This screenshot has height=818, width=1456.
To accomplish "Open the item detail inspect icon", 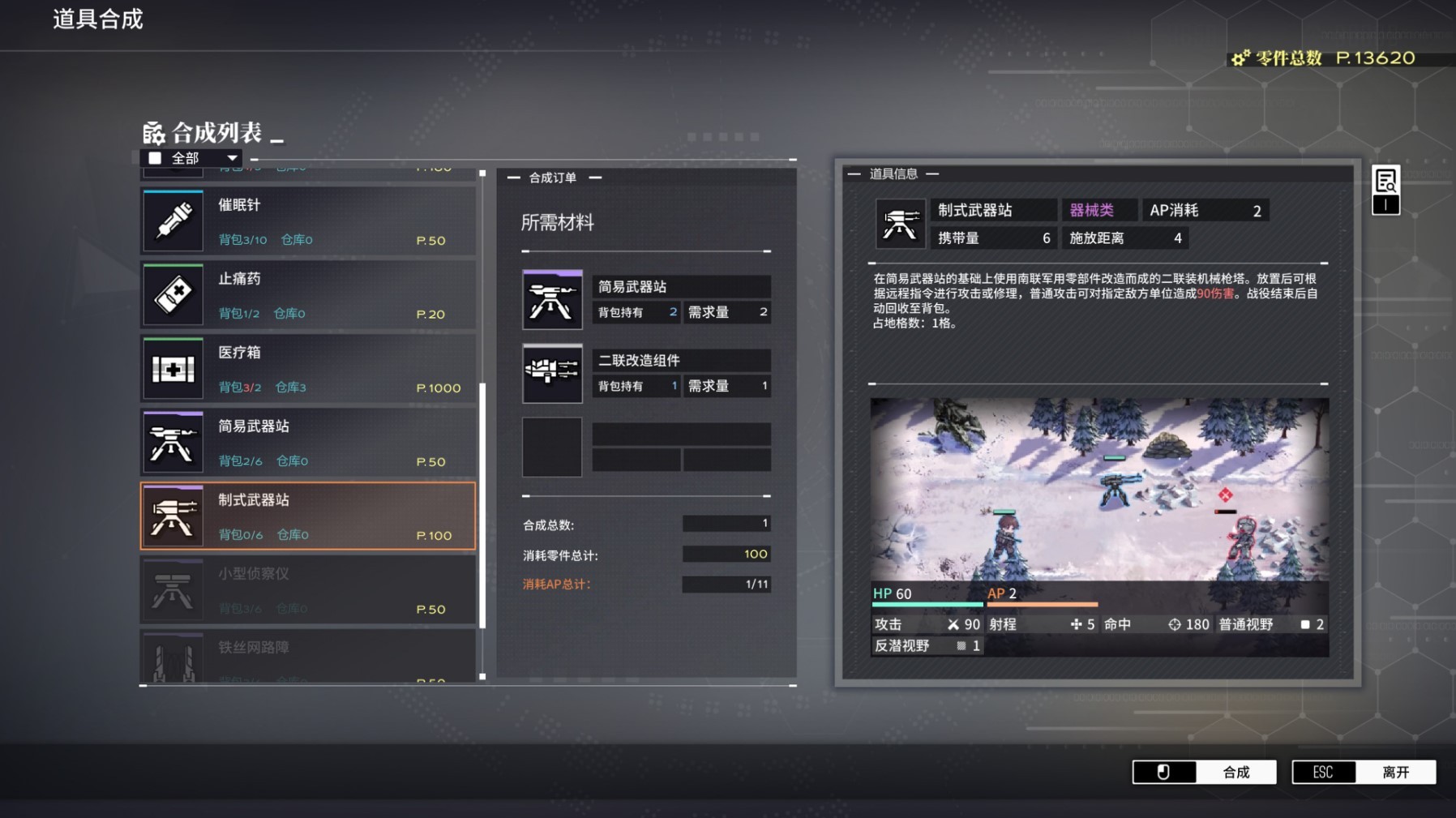I will click(1385, 181).
